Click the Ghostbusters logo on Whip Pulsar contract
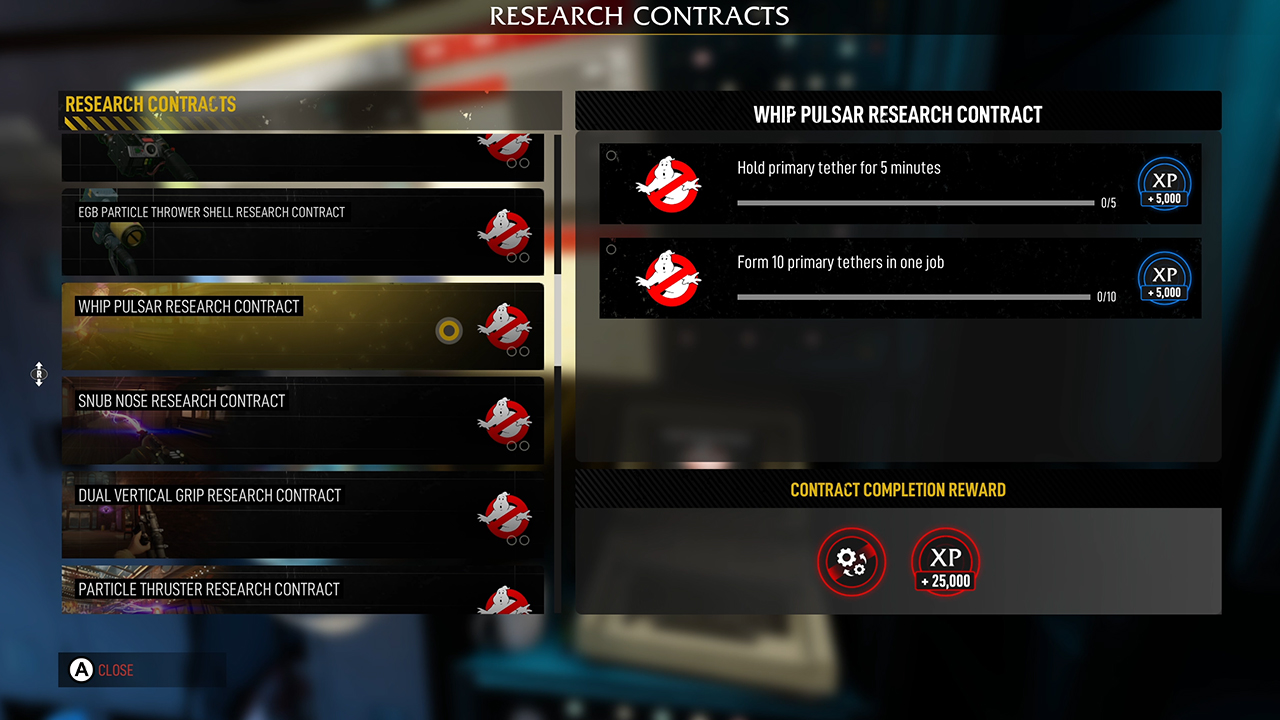Image resolution: width=1280 pixels, height=720 pixels. pyautogui.click(x=505, y=326)
